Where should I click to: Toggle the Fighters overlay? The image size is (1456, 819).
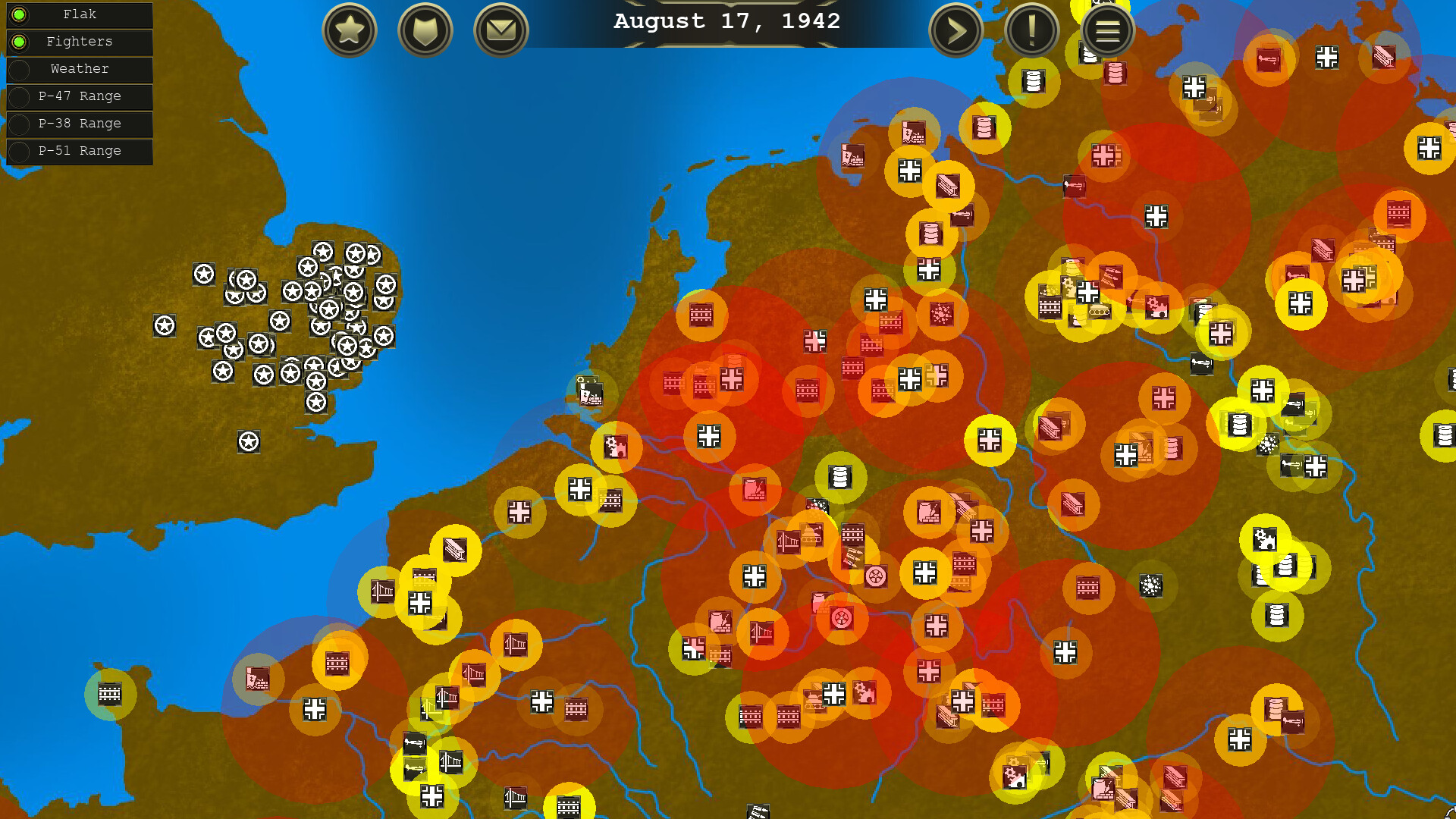(x=79, y=42)
